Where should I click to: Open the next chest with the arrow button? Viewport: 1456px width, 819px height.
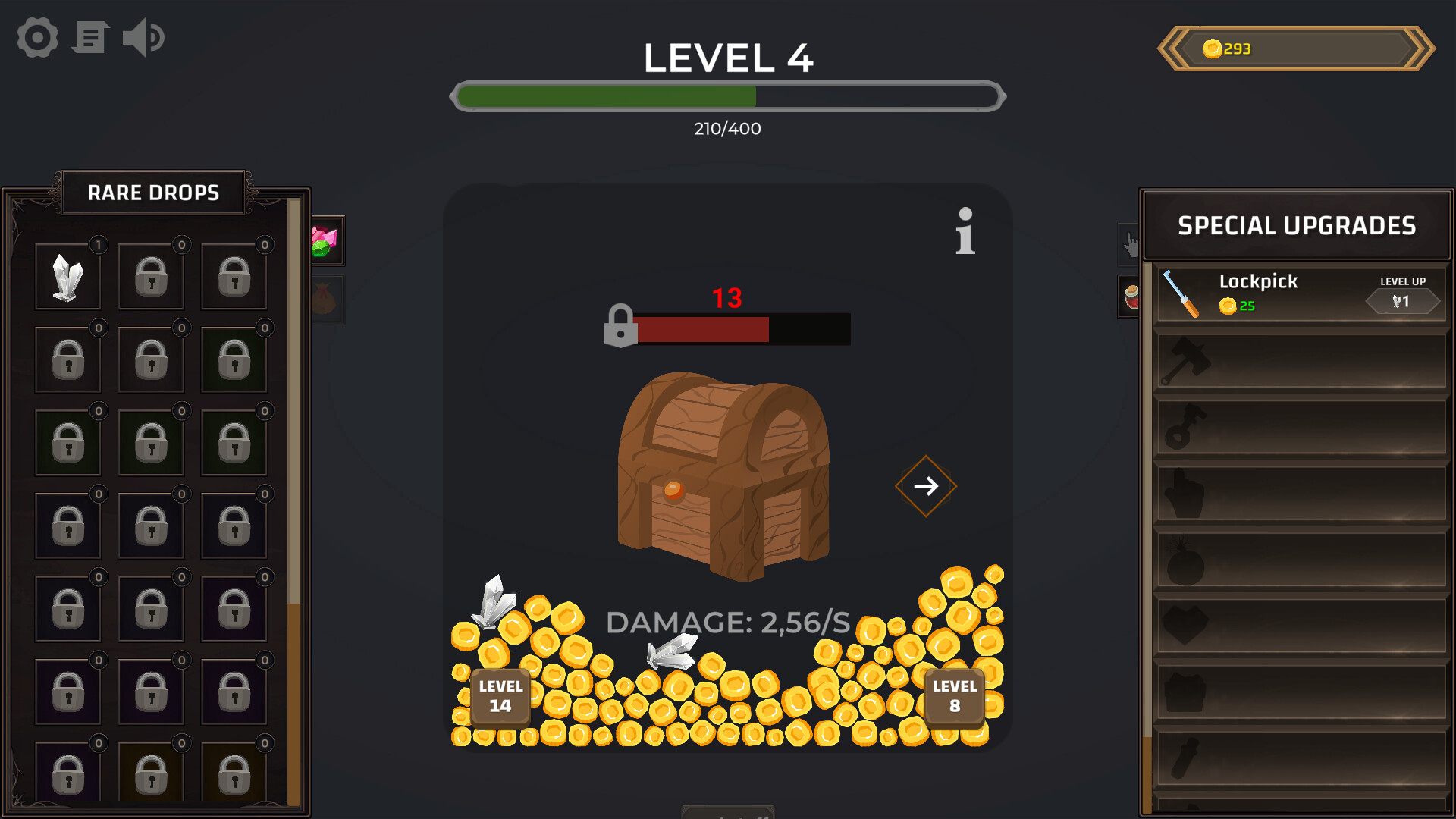click(926, 485)
